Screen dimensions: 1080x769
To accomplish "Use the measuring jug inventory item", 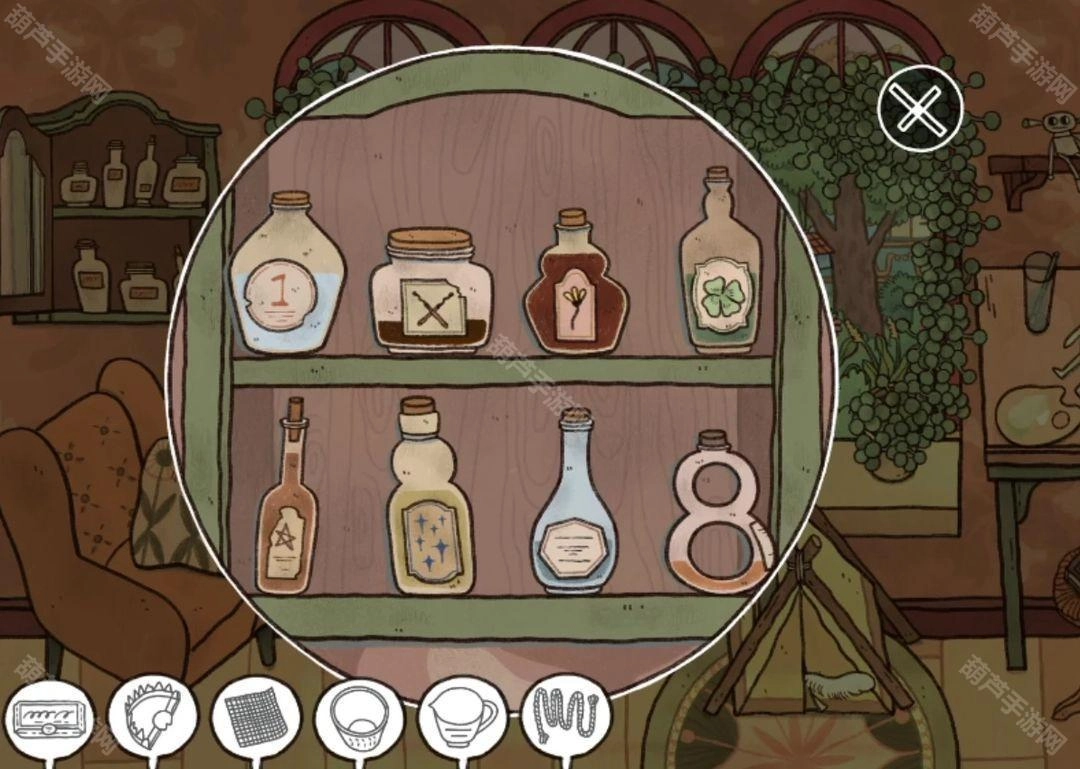I will (461, 718).
